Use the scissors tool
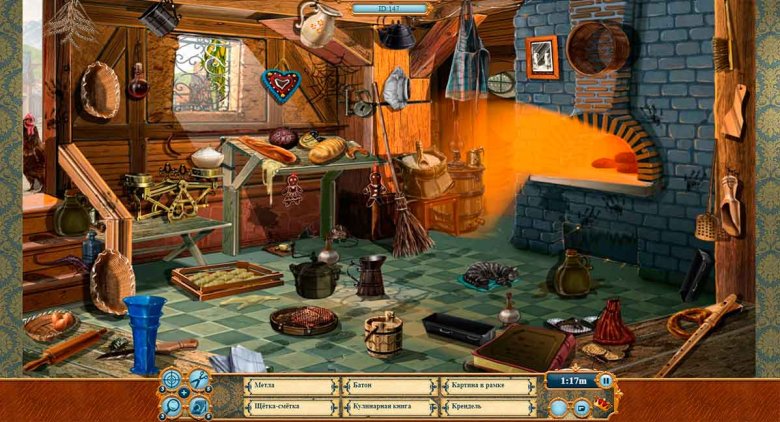 199,378
